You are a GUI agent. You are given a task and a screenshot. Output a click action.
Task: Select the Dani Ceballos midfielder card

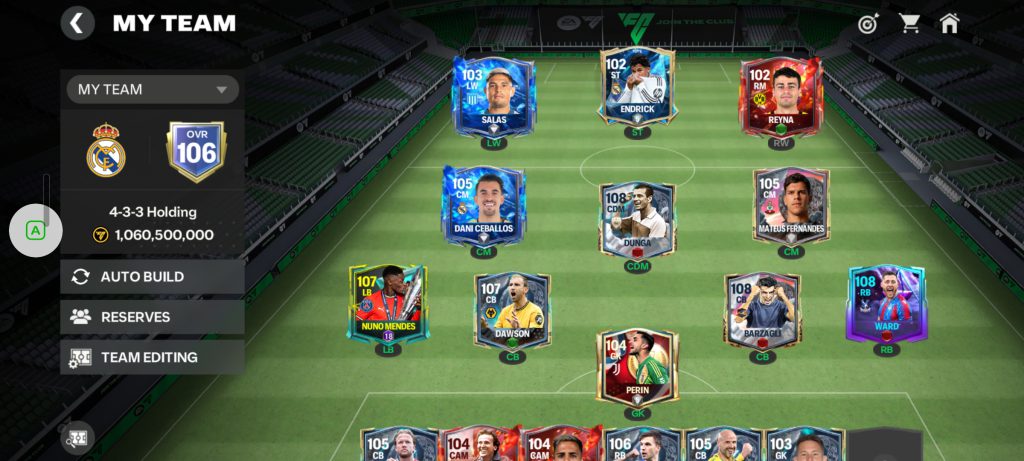[x=483, y=205]
